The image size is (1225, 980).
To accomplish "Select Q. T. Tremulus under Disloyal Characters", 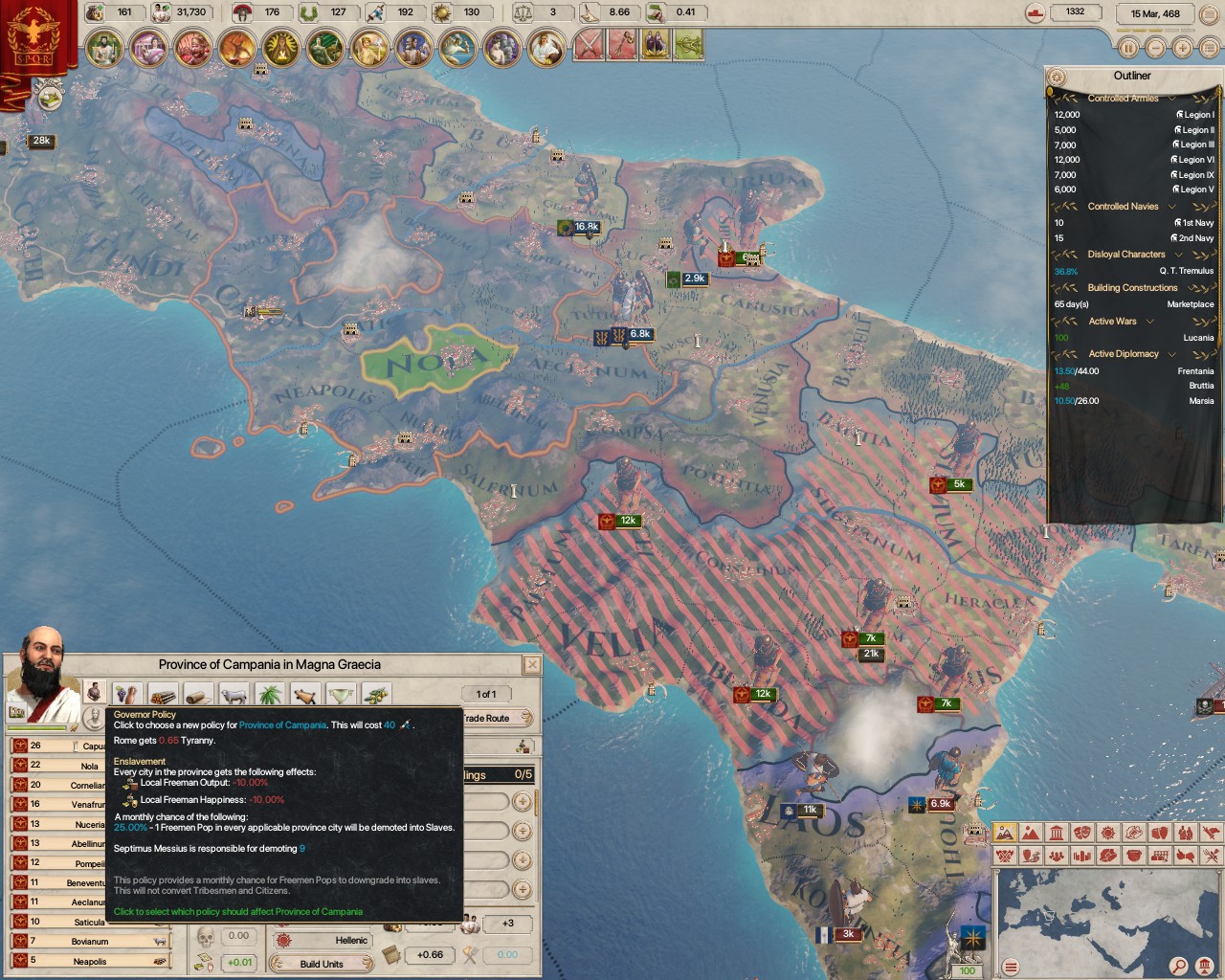I will [x=1186, y=271].
